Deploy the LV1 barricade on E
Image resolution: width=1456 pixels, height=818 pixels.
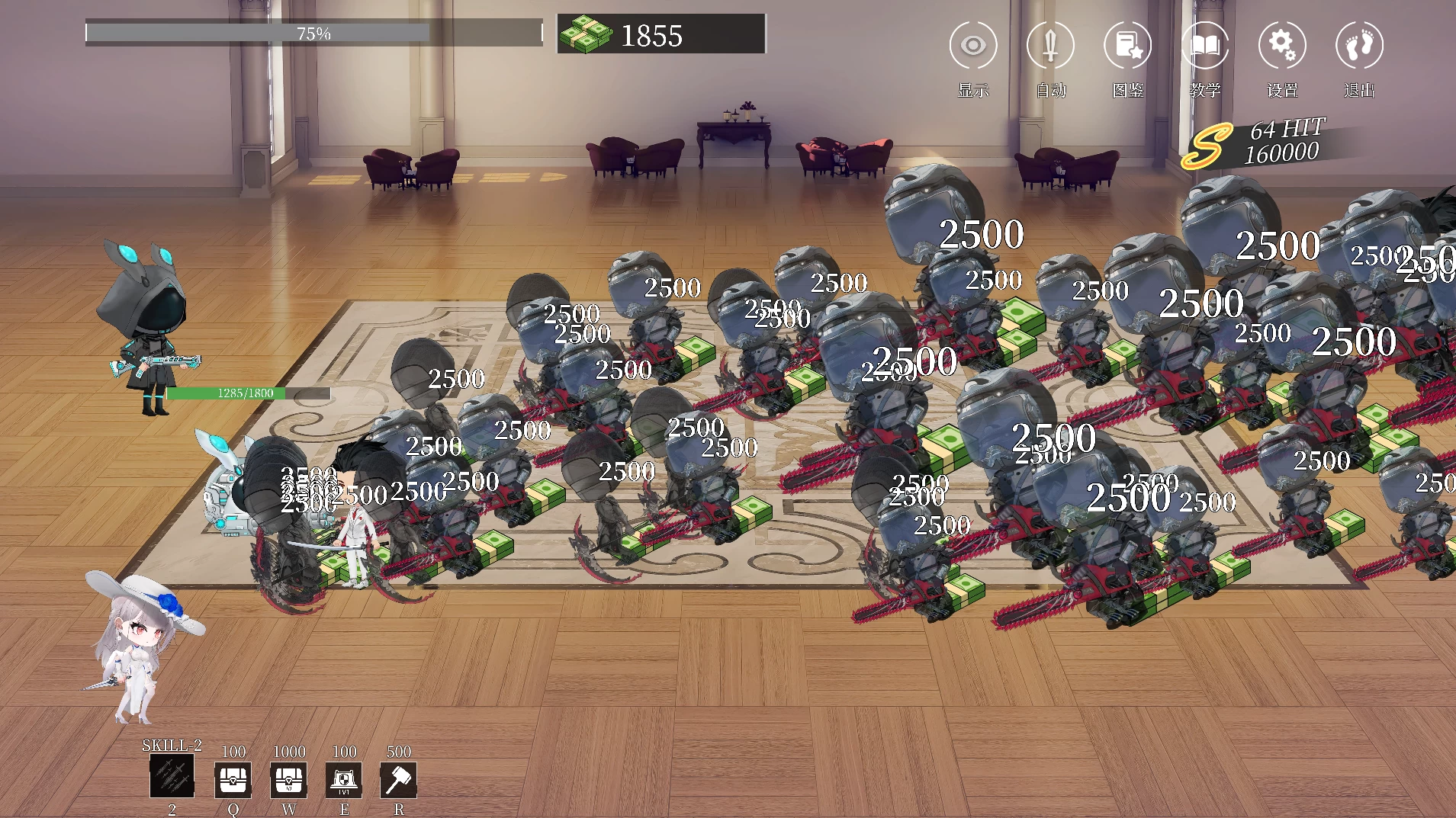tap(344, 779)
